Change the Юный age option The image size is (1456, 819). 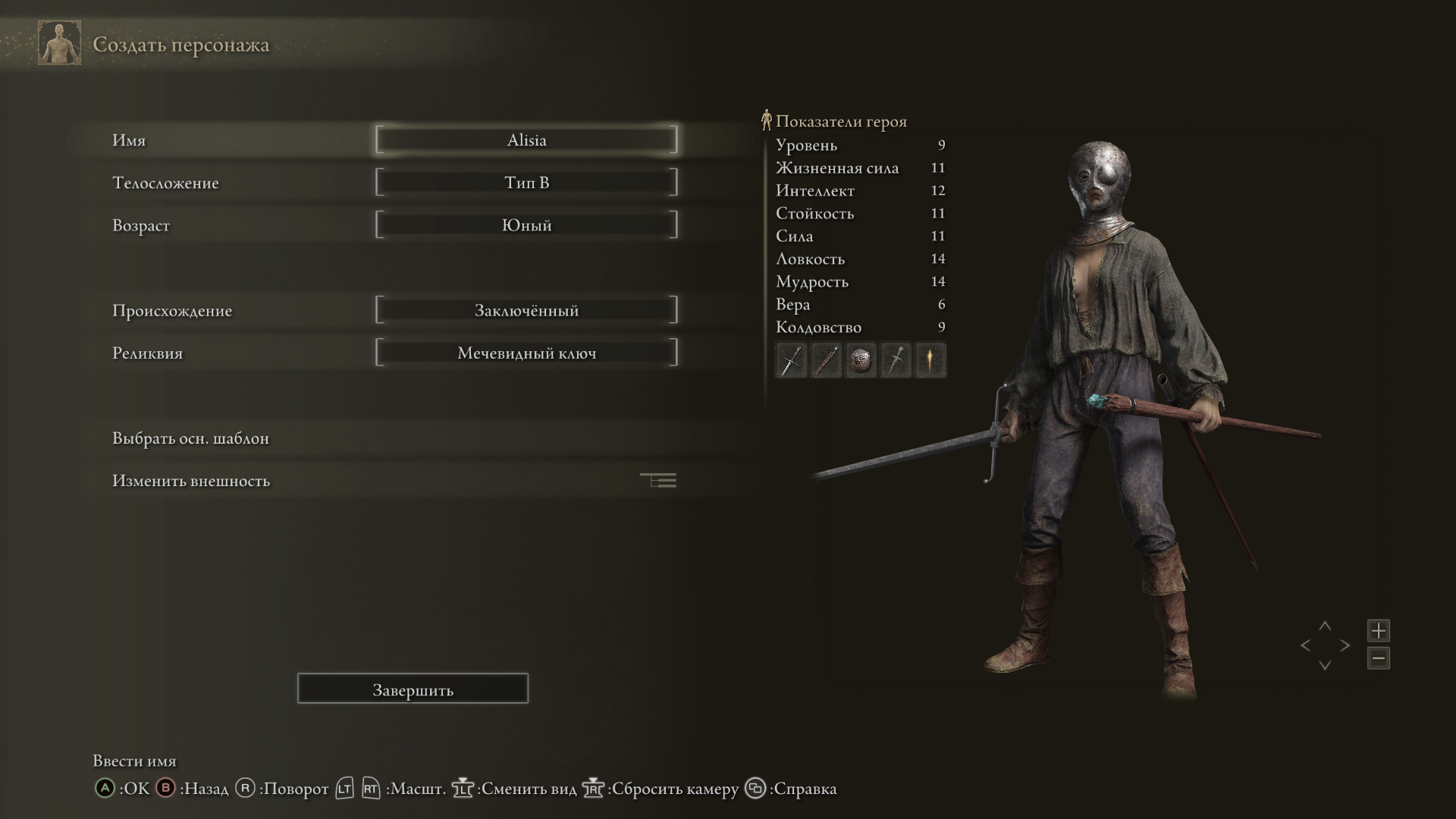click(526, 225)
